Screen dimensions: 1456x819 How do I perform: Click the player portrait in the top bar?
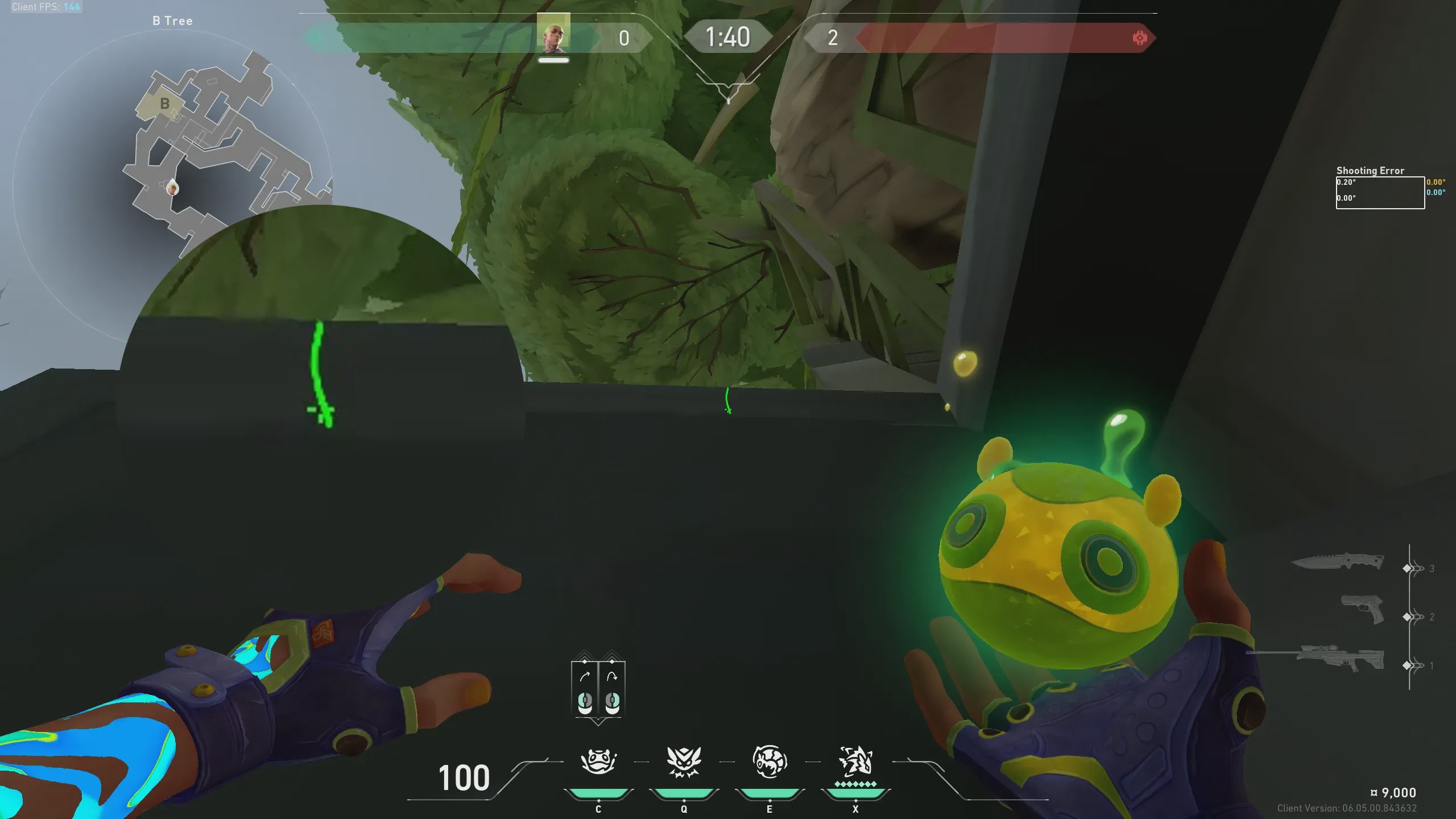click(x=553, y=33)
